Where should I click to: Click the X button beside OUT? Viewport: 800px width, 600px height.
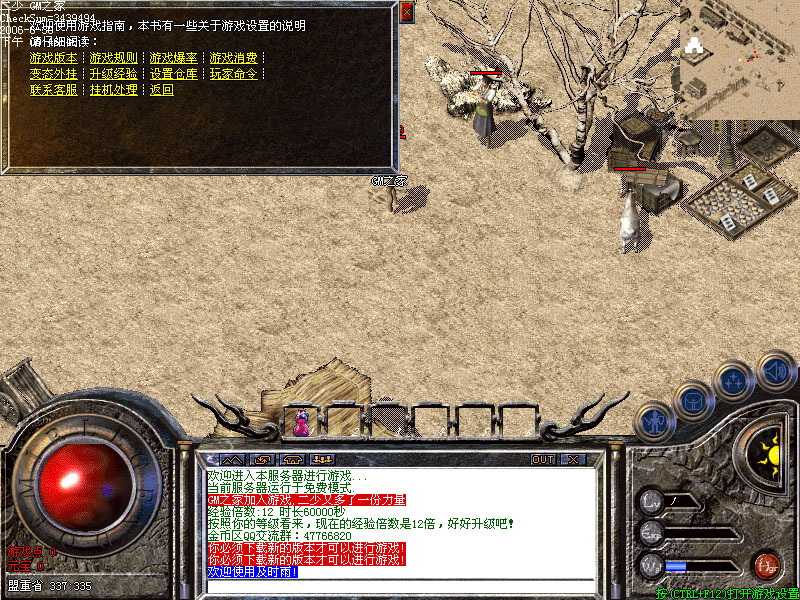(573, 460)
